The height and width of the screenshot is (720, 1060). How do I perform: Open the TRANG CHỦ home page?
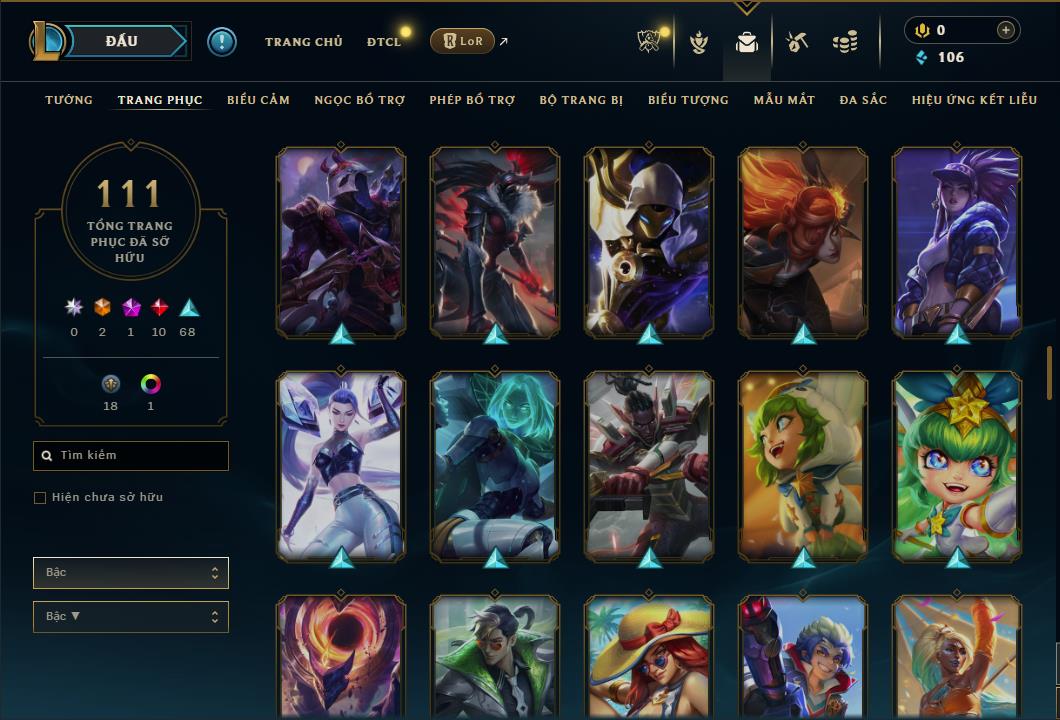[x=303, y=42]
